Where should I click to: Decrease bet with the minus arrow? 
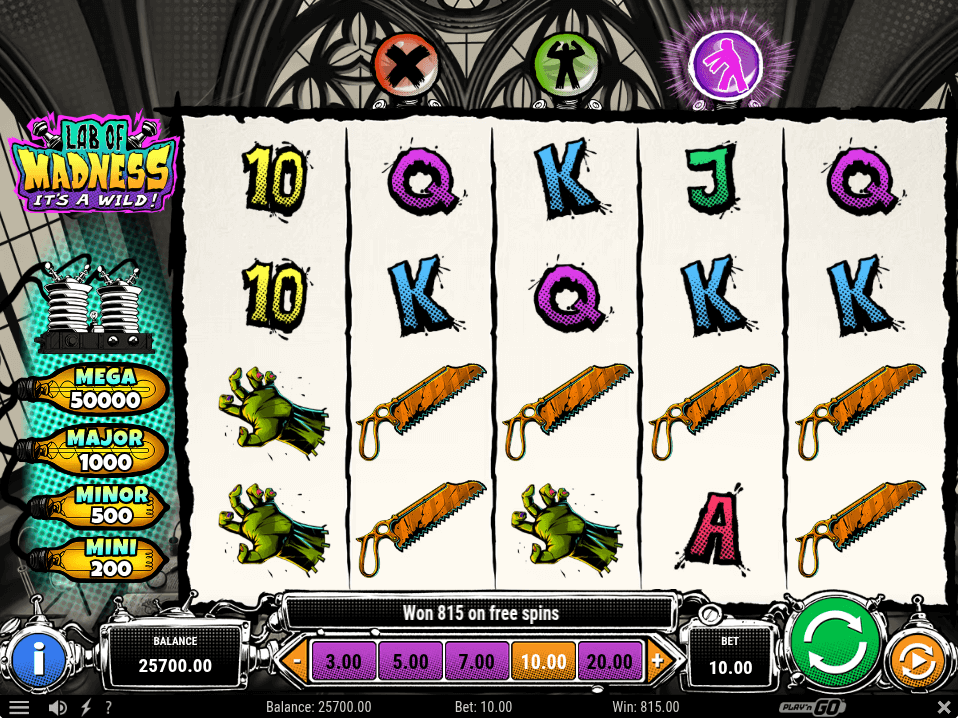point(296,661)
